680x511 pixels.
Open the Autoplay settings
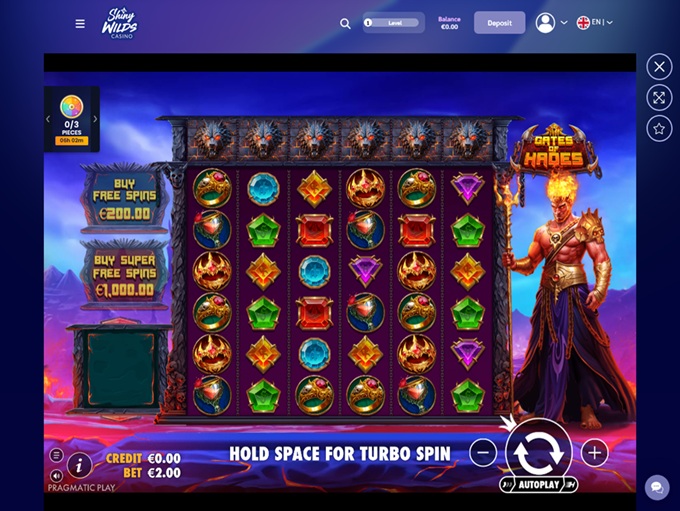click(x=539, y=485)
